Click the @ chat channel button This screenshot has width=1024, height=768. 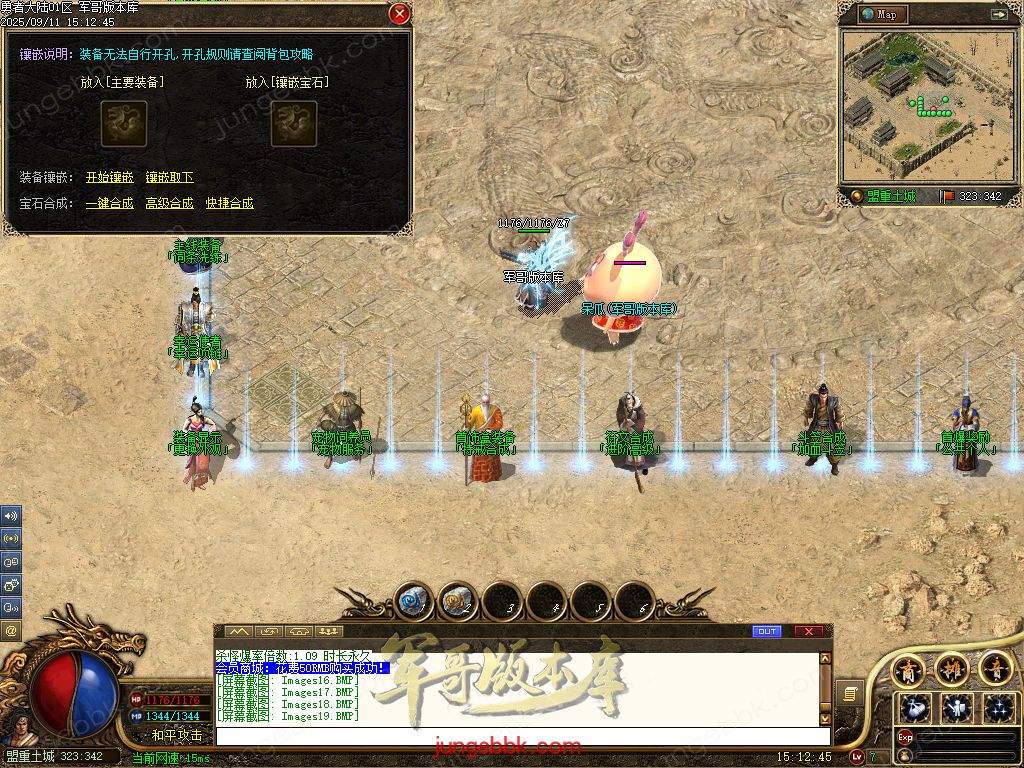pyautogui.click(x=11, y=630)
